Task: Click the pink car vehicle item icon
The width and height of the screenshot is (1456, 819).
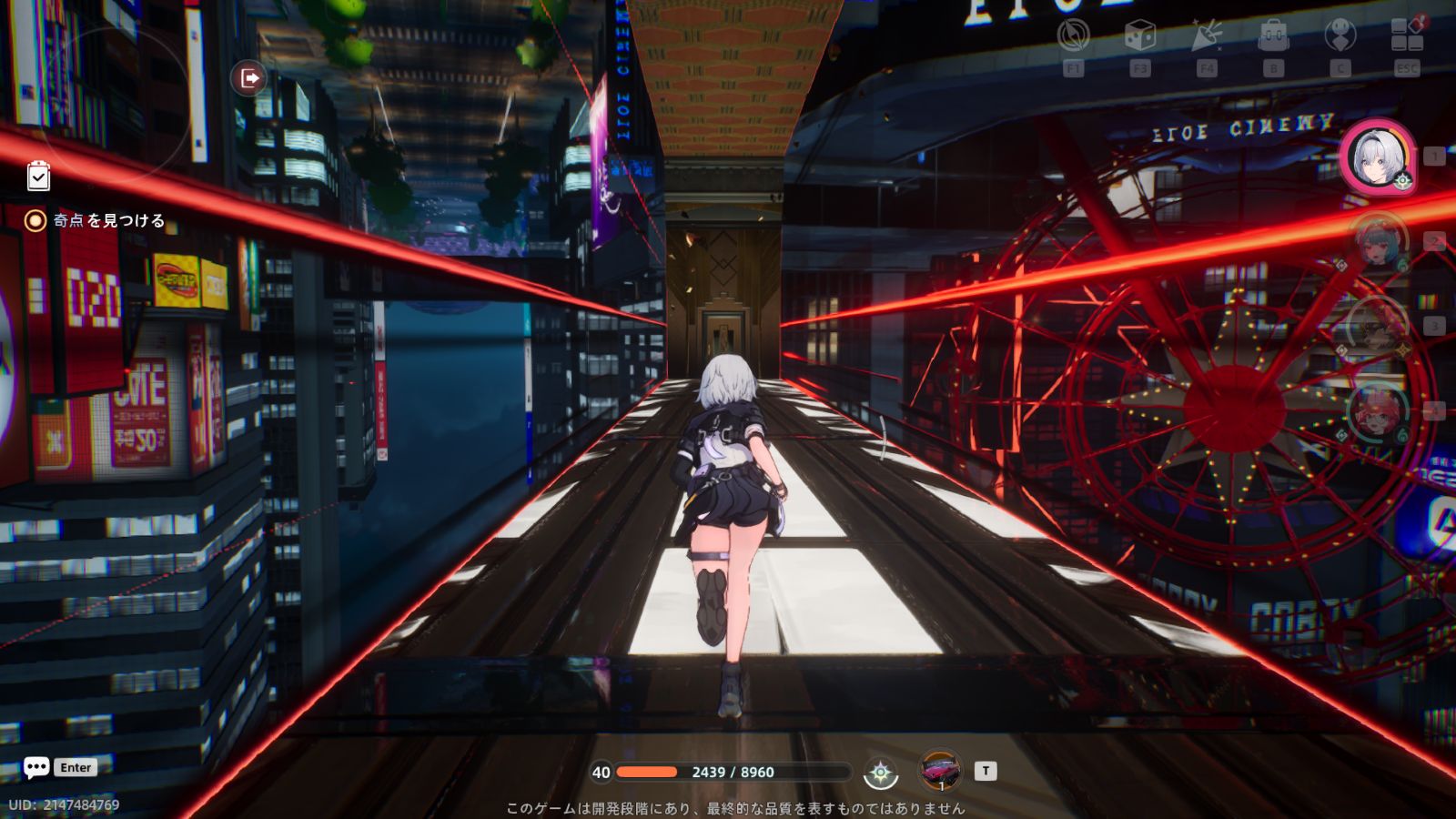Action: pos(940,772)
